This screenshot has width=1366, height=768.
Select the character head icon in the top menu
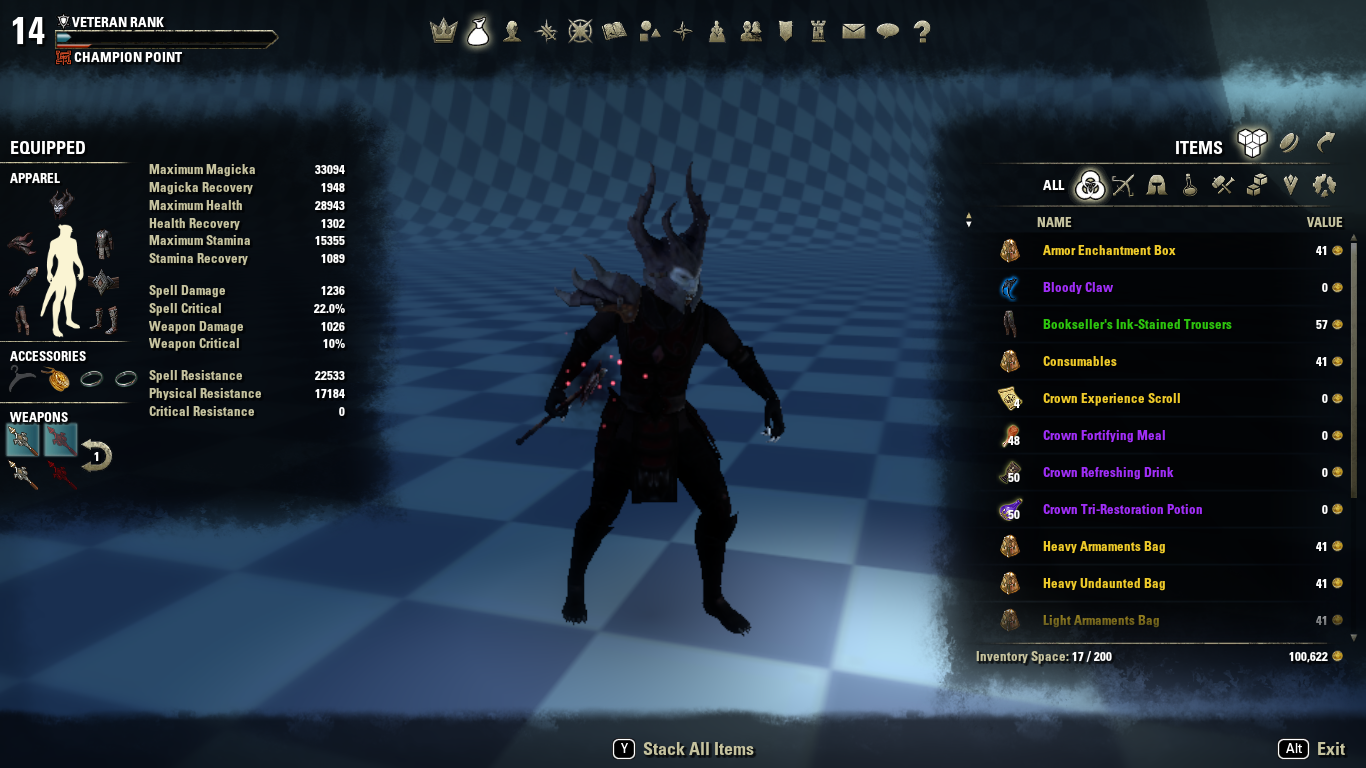click(x=512, y=31)
